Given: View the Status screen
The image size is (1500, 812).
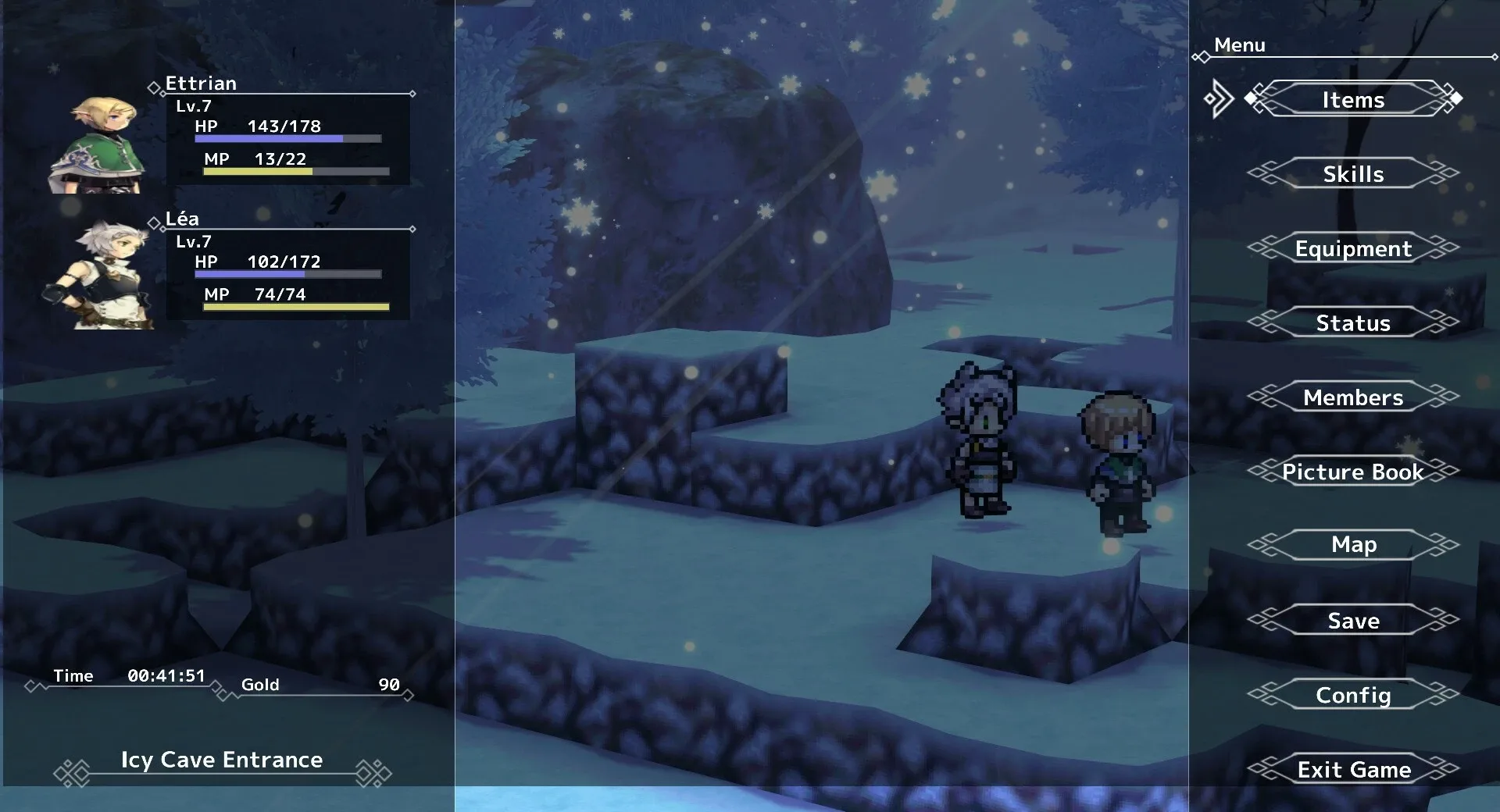Looking at the screenshot, I should 1354,322.
